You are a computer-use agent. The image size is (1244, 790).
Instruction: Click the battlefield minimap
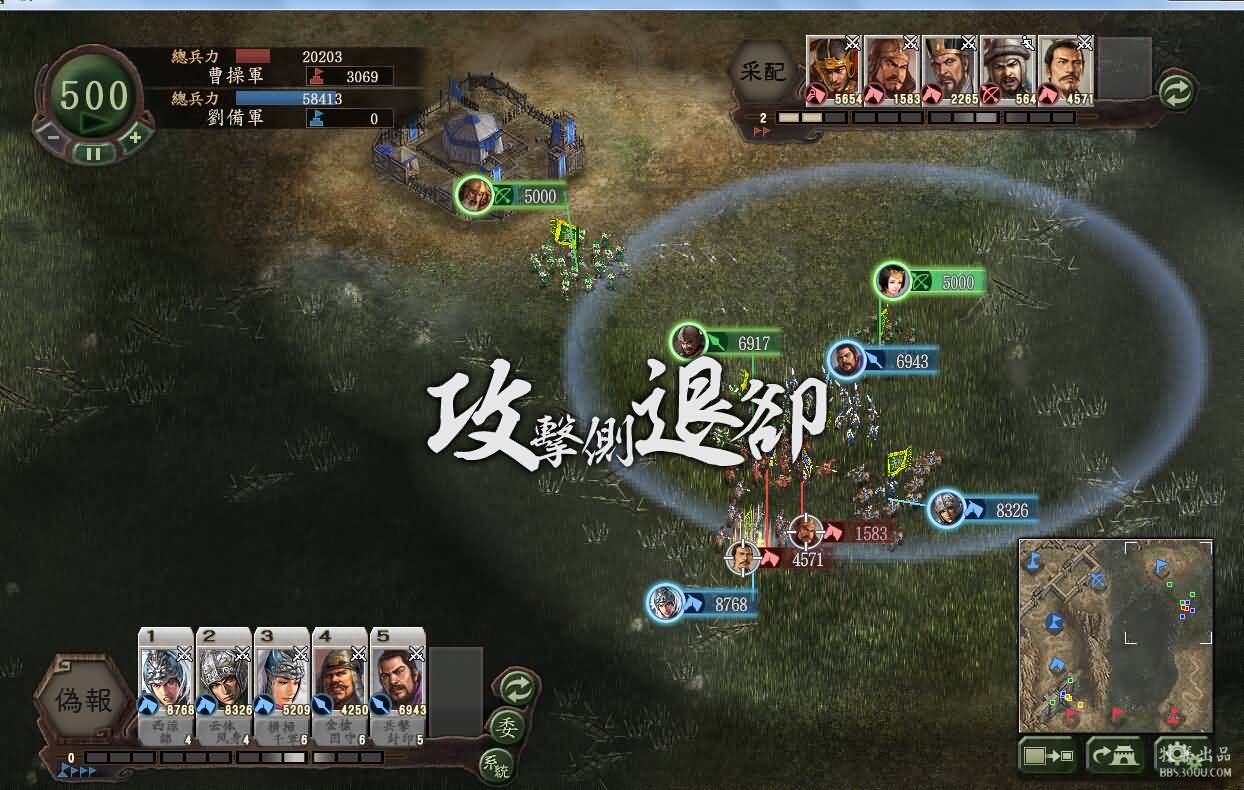pos(1115,635)
